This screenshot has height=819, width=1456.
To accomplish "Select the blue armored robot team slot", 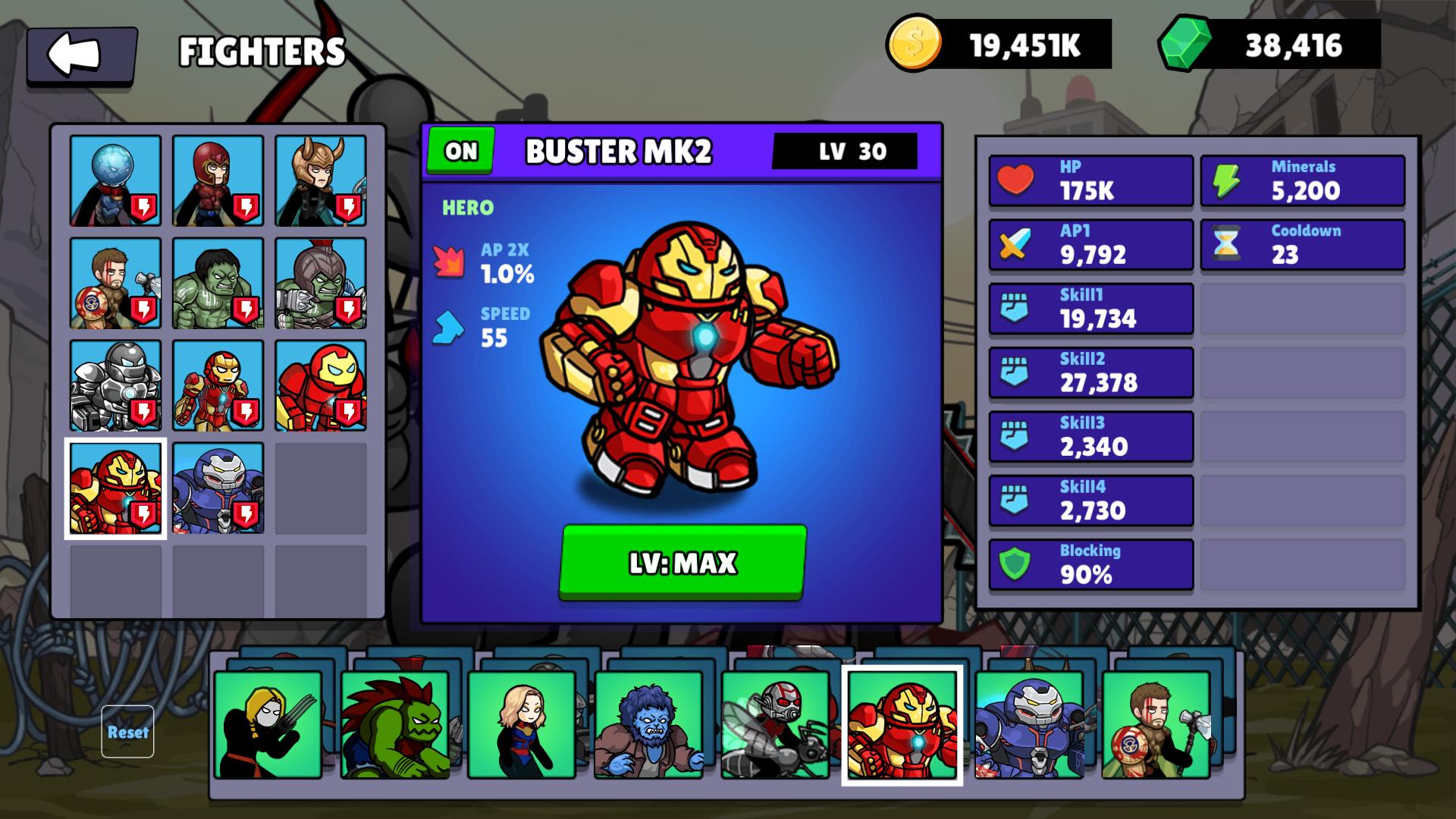I will tap(1029, 724).
